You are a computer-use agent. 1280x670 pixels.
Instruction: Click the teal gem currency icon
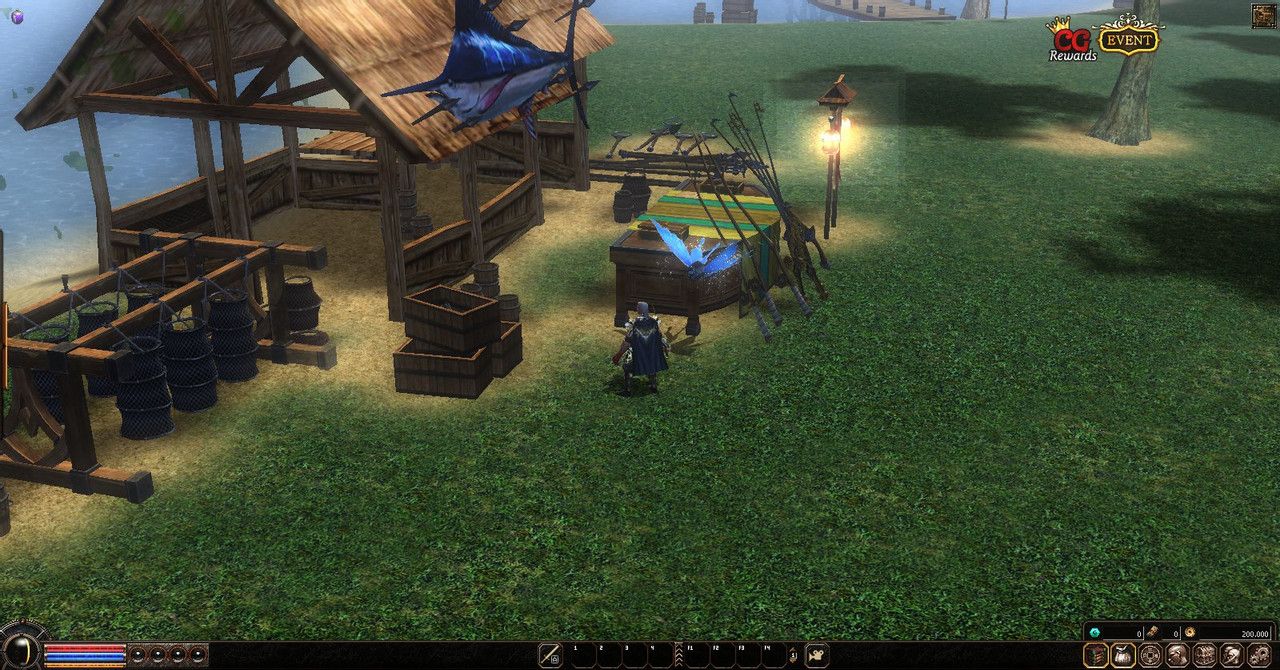point(1095,633)
